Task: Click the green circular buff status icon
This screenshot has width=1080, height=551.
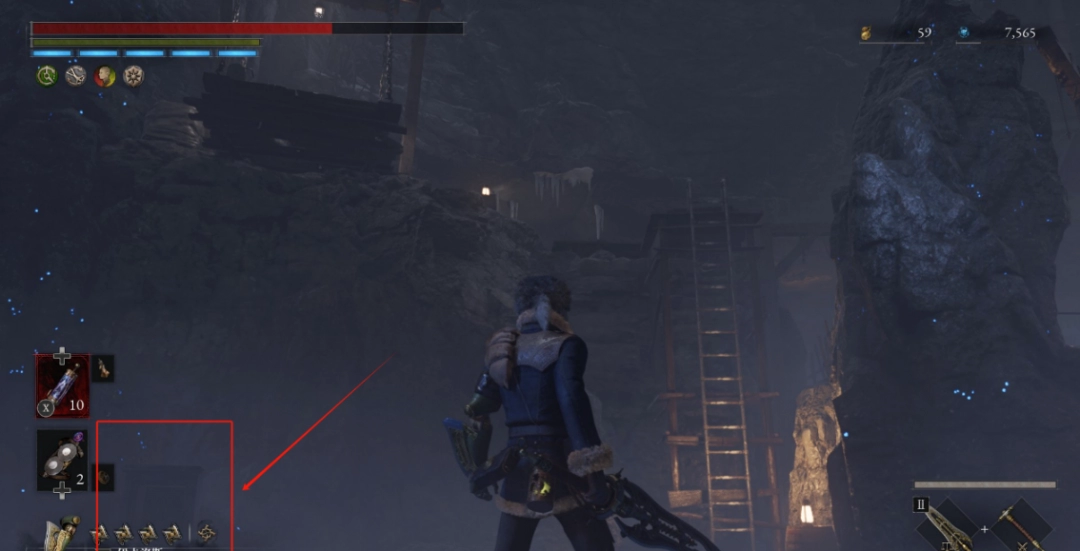Action: coord(47,76)
